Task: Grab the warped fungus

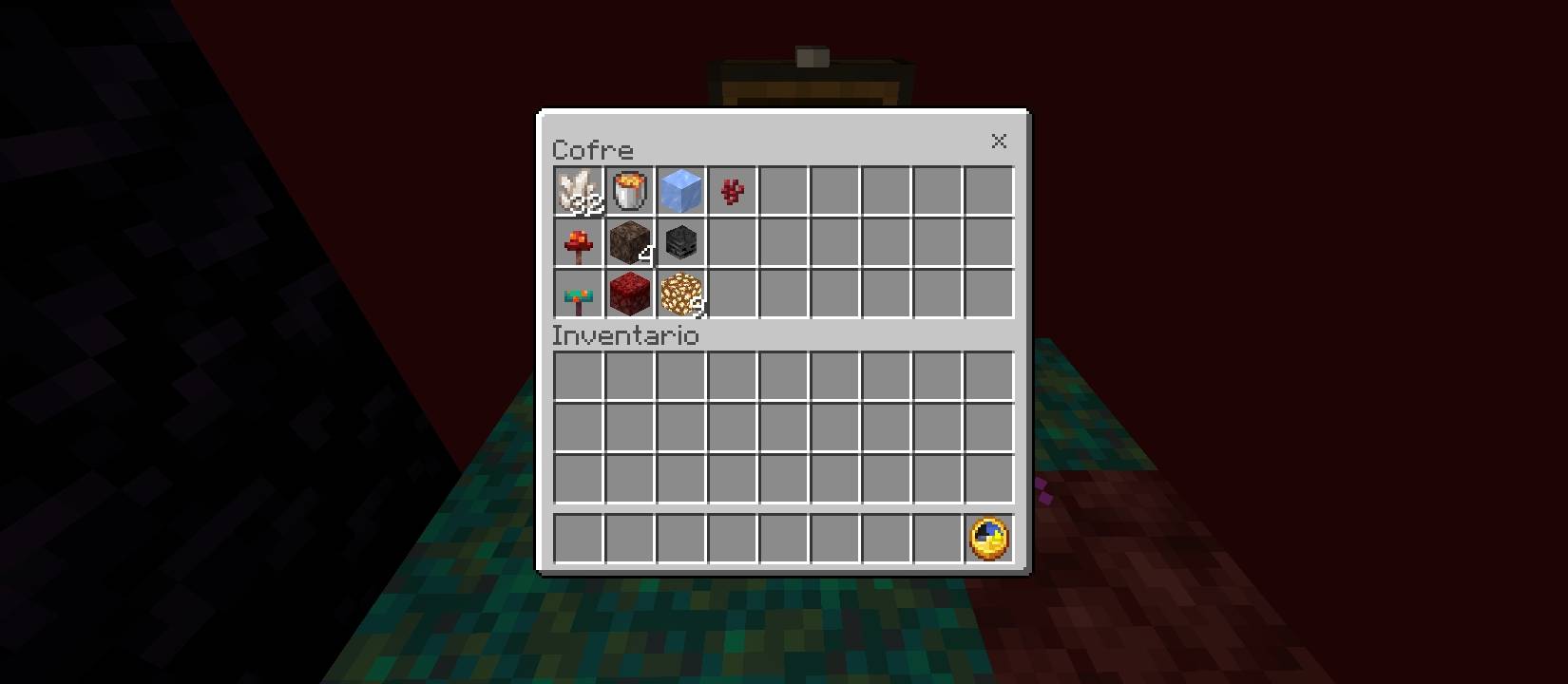Action: click(580, 294)
